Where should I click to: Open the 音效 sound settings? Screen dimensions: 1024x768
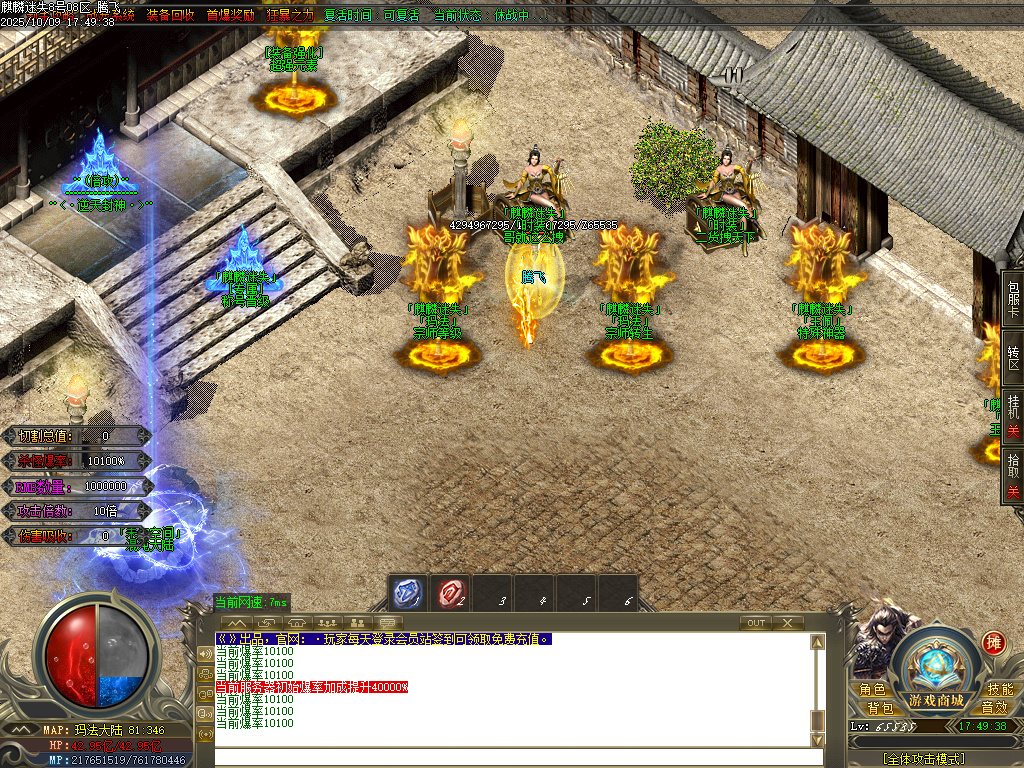click(994, 707)
